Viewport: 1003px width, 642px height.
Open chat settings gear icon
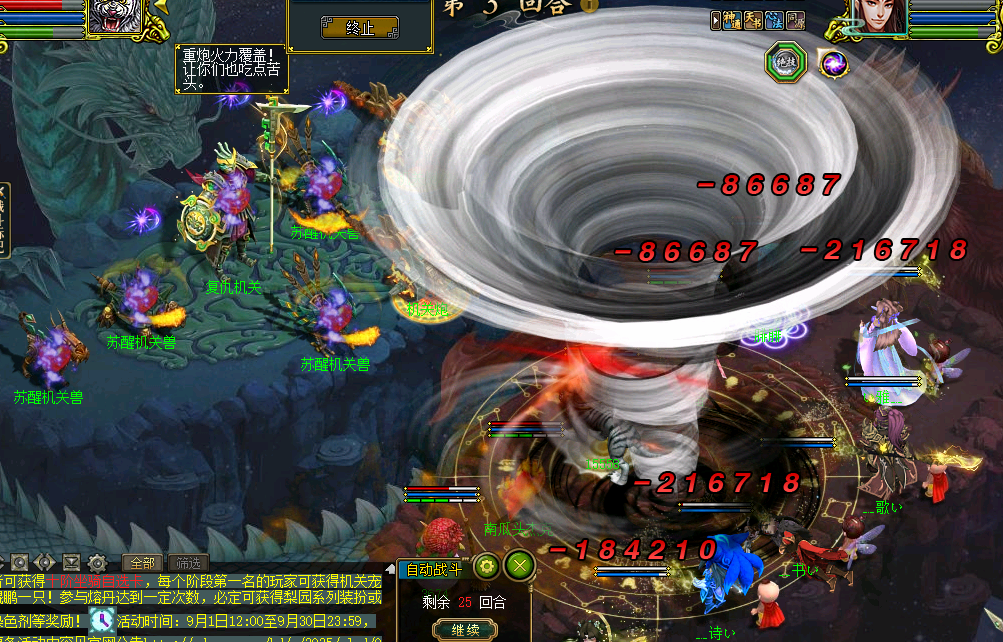point(97,562)
